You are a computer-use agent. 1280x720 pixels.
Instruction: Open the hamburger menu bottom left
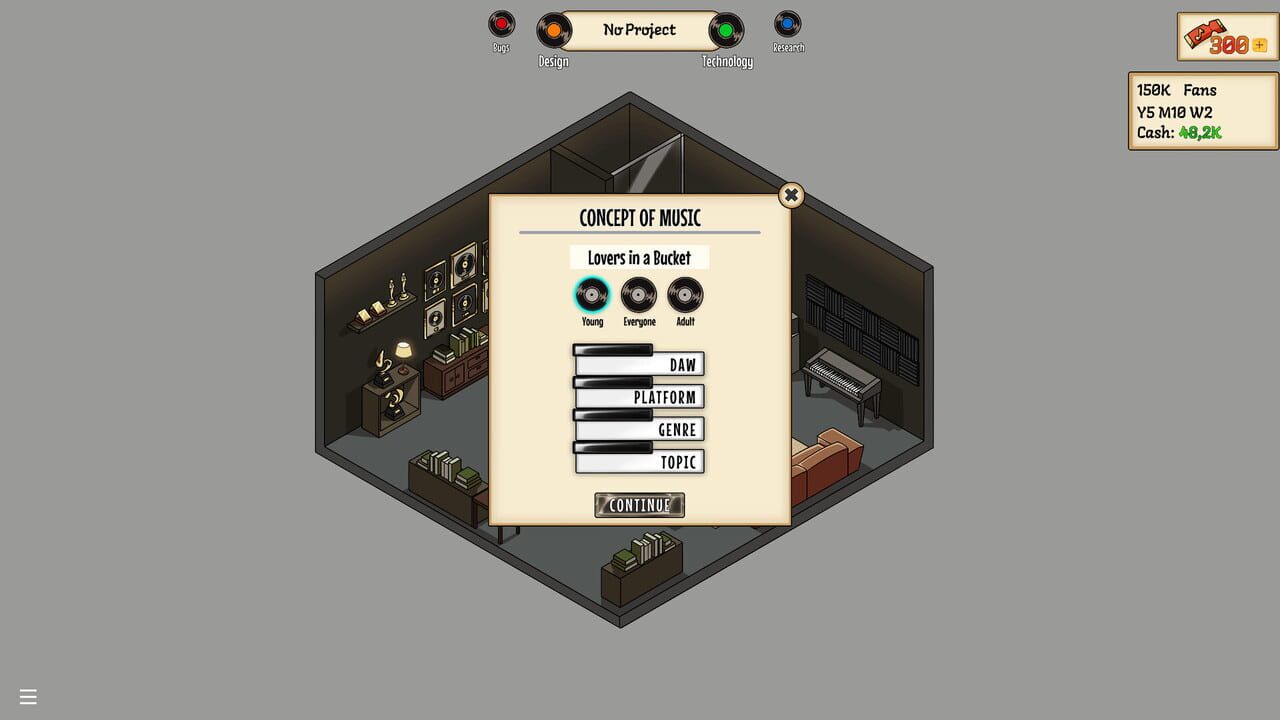click(x=27, y=696)
